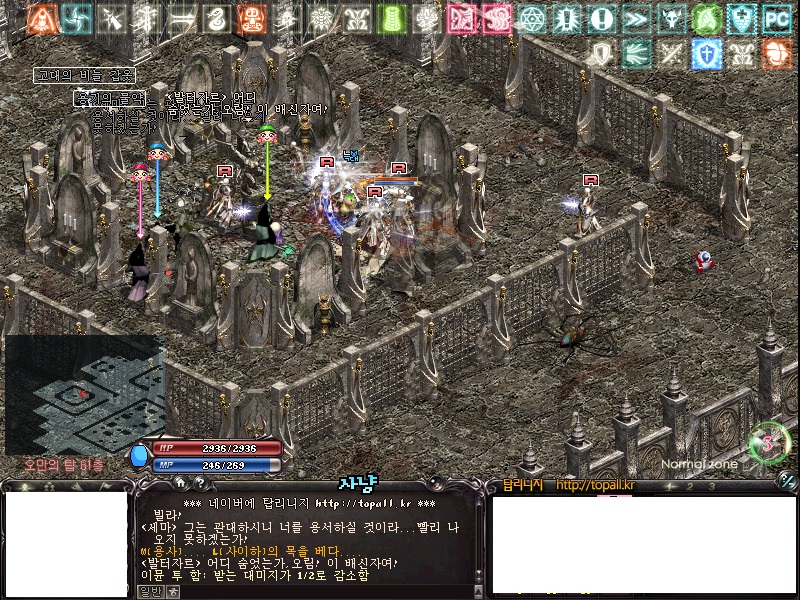Activate the pink swirl skill icon

tap(496, 18)
